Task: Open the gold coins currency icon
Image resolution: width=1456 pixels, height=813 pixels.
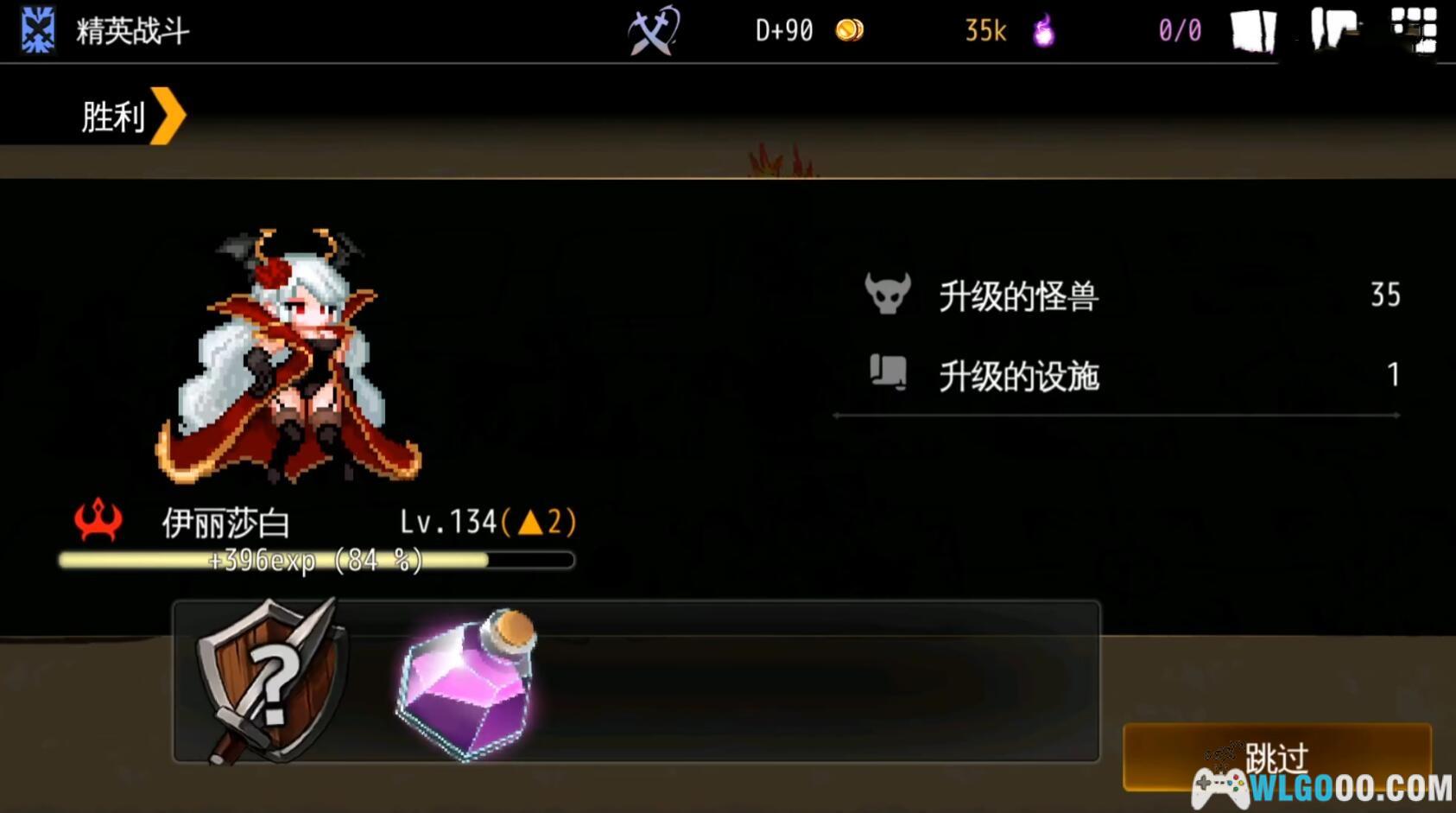Action: pyautogui.click(x=850, y=29)
